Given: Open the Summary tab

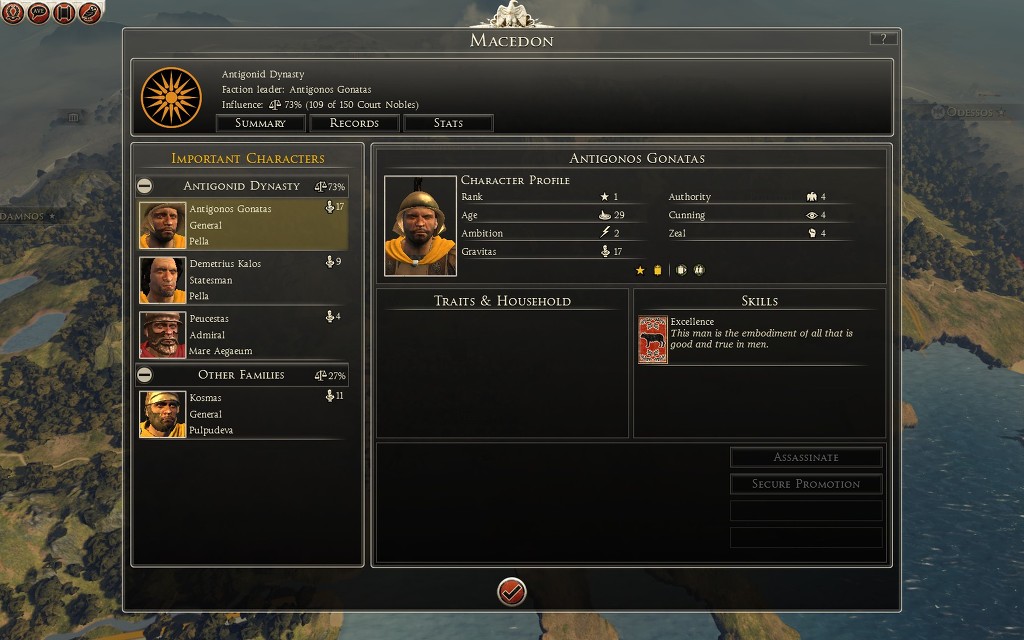Looking at the screenshot, I should (x=260, y=123).
